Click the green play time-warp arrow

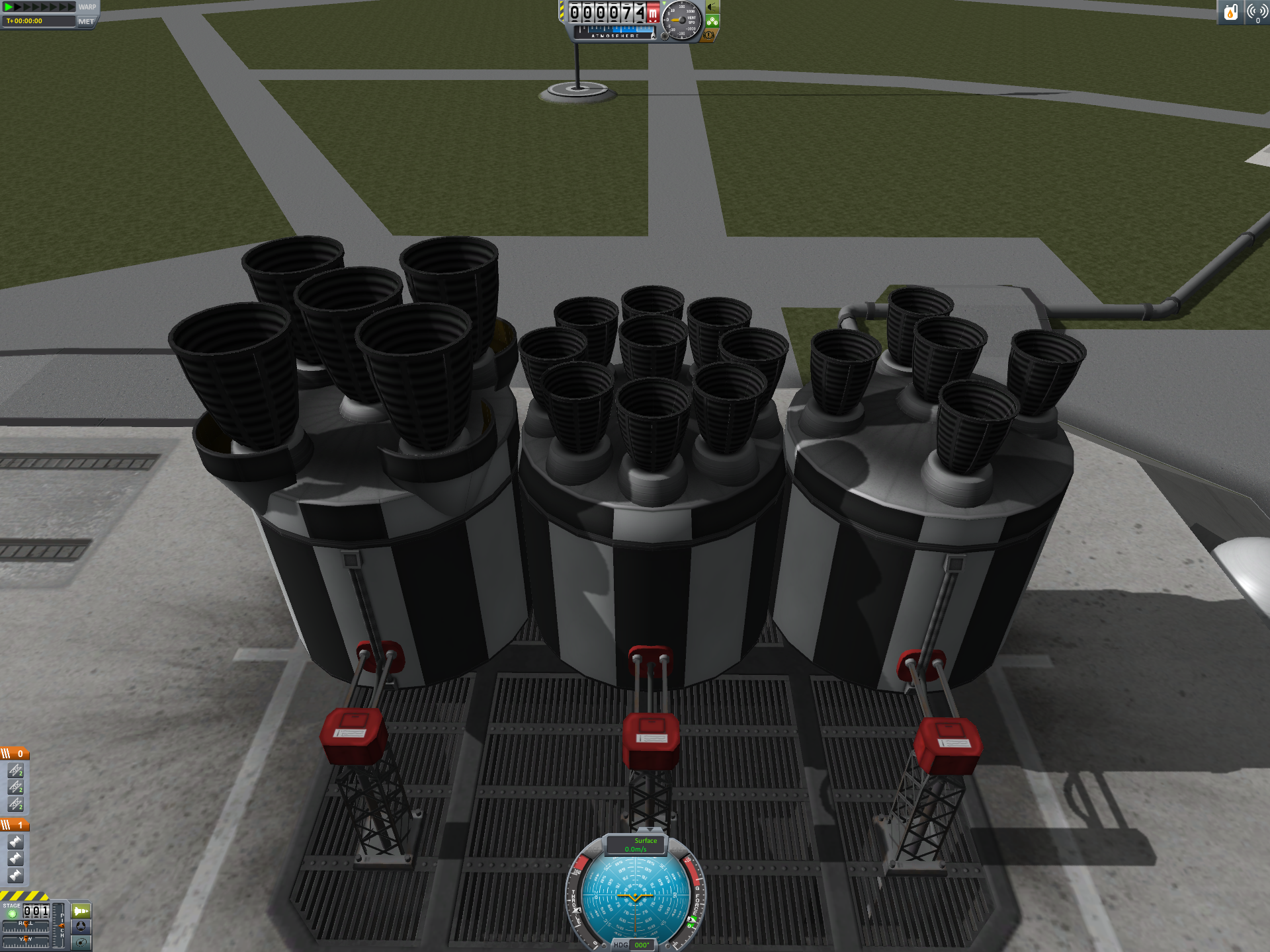[x=9, y=7]
